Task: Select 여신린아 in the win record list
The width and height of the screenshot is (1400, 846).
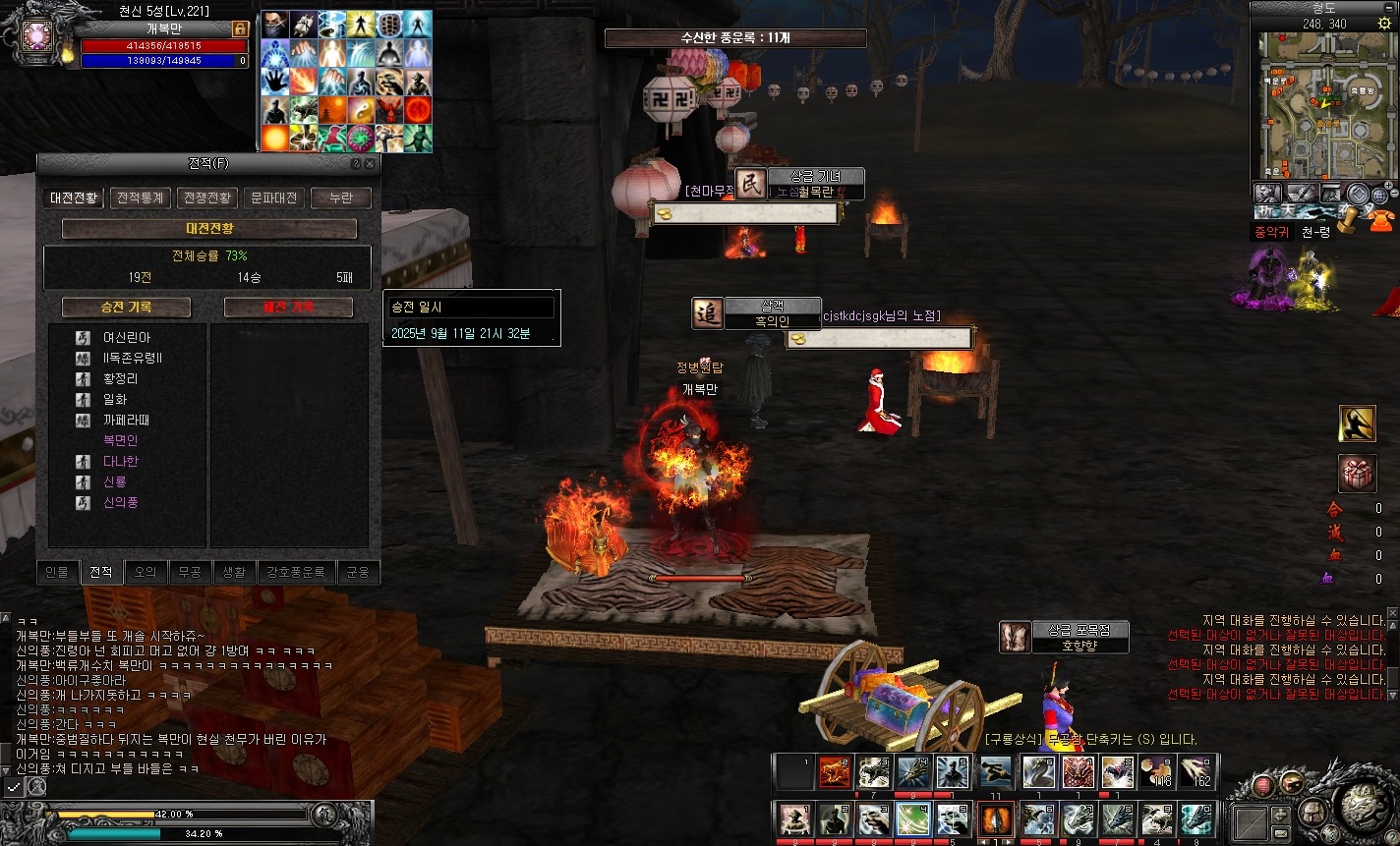Action: 127,337
